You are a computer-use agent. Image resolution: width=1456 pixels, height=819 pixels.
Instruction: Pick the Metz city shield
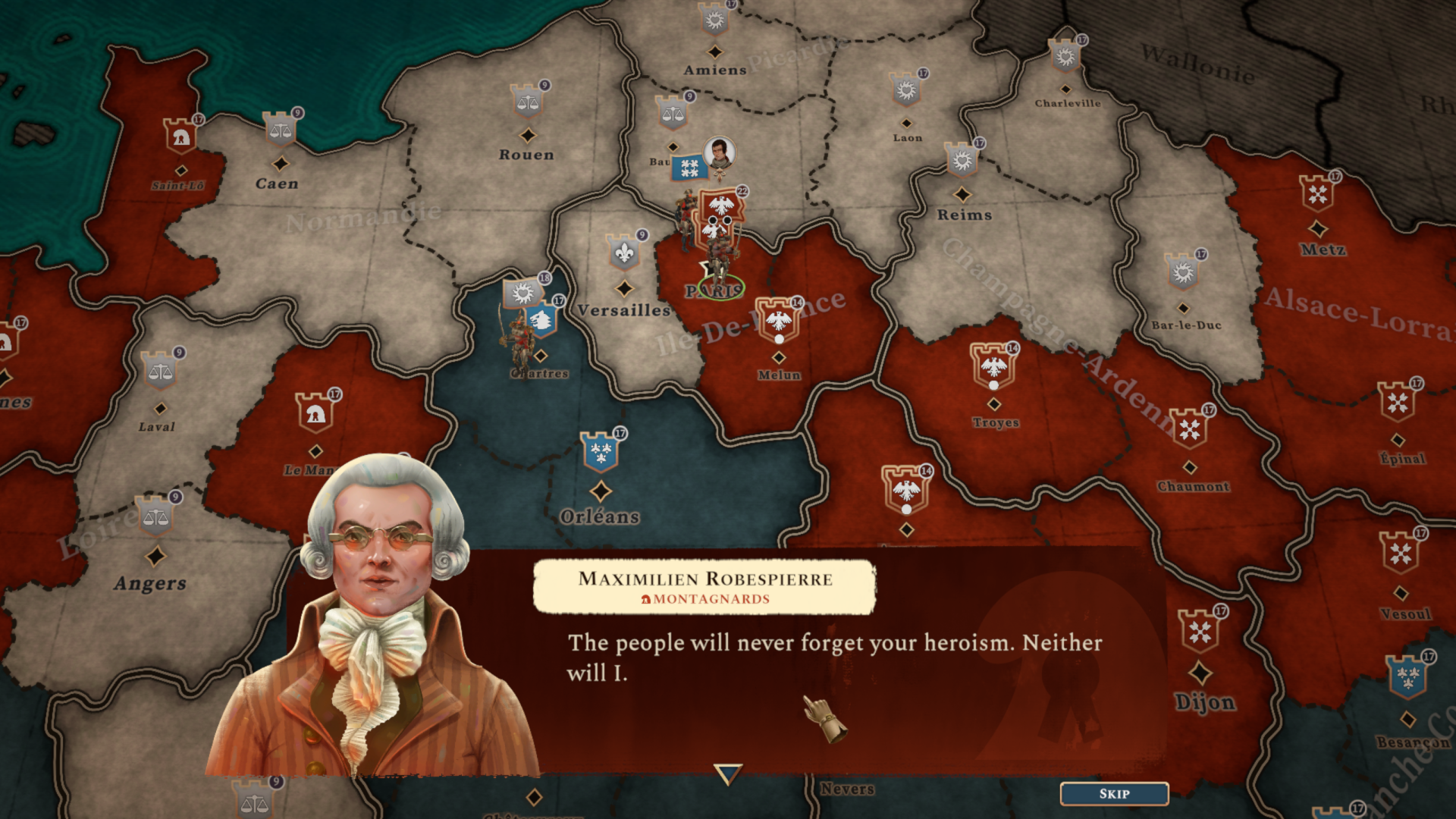pos(1318,193)
